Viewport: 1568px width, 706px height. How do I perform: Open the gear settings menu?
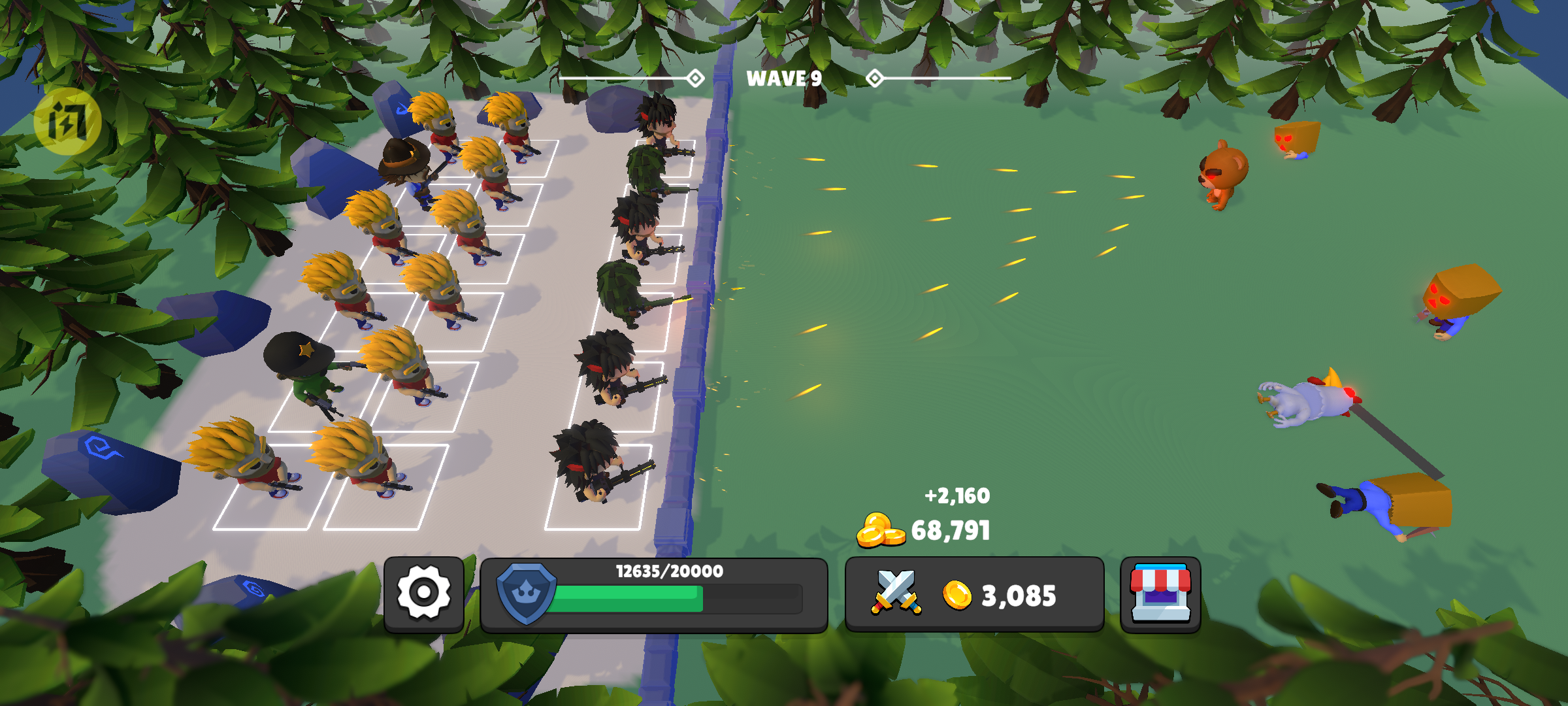pos(424,594)
